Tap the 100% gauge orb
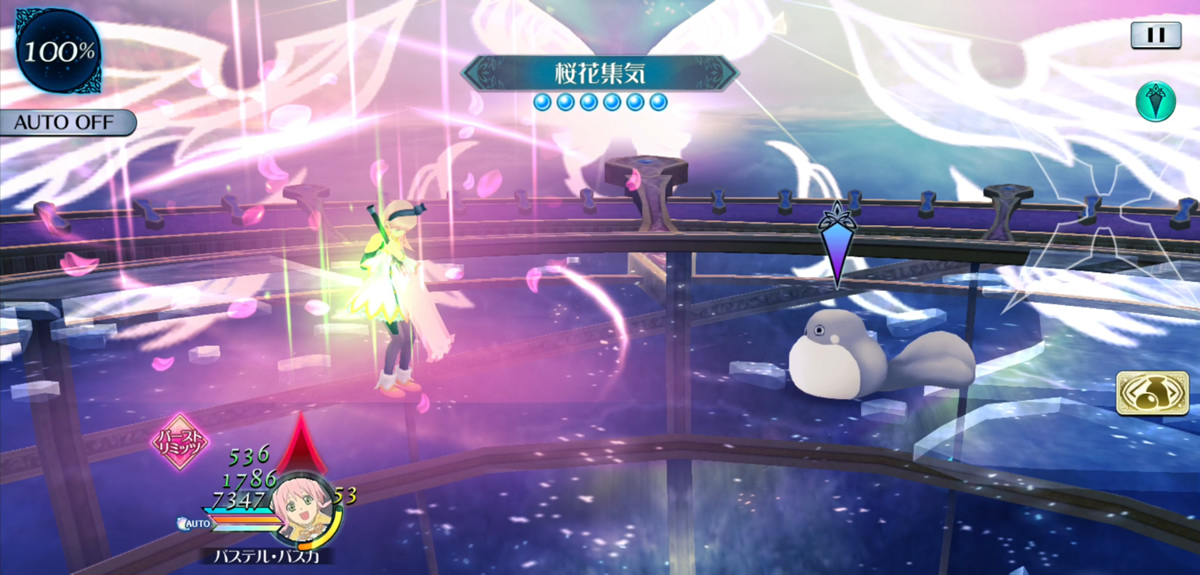Viewport: 1200px width, 575px height. pos(55,50)
